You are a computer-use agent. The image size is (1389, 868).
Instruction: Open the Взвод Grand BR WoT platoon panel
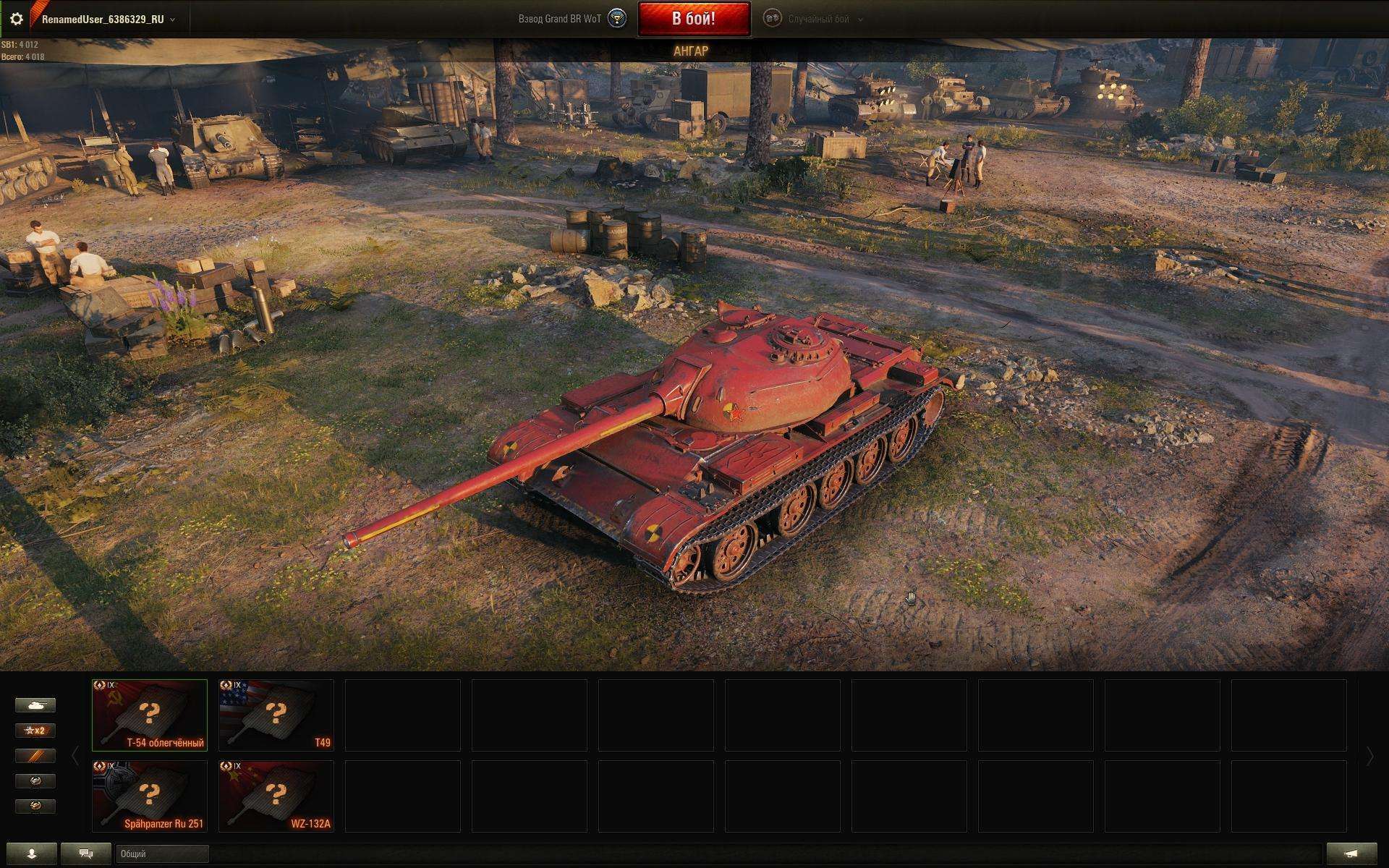tap(572, 20)
